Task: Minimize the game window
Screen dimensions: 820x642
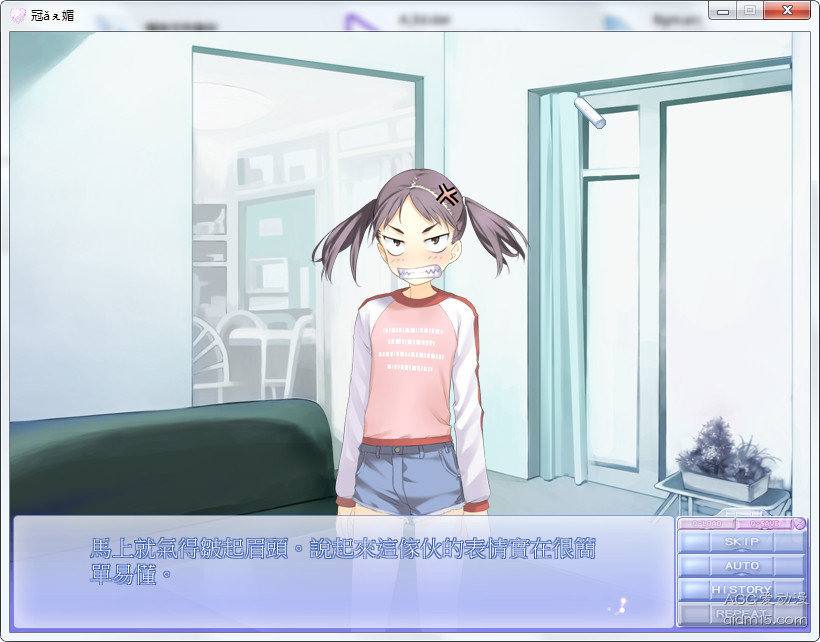Action: click(722, 10)
